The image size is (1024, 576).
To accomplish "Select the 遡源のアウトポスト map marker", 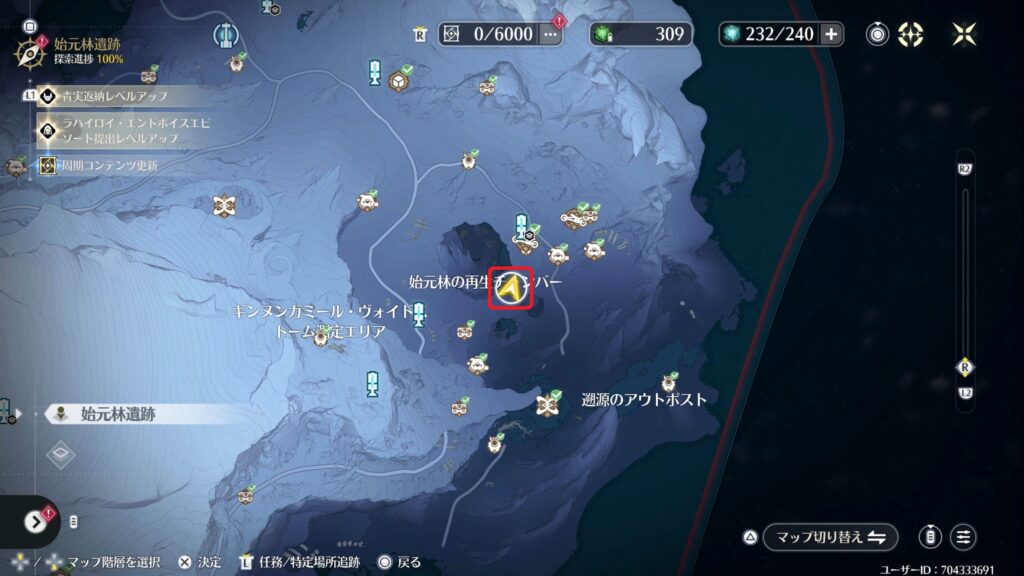I will (547, 404).
